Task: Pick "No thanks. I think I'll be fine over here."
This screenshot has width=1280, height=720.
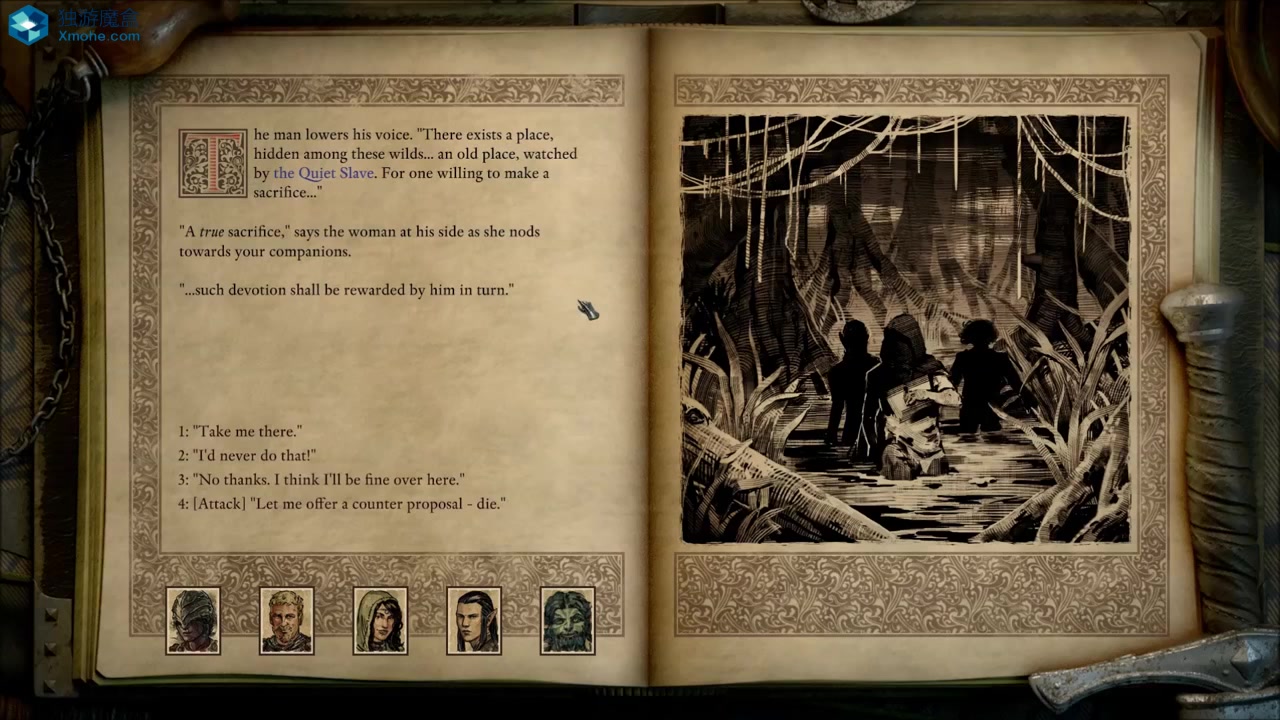Action: point(321,480)
